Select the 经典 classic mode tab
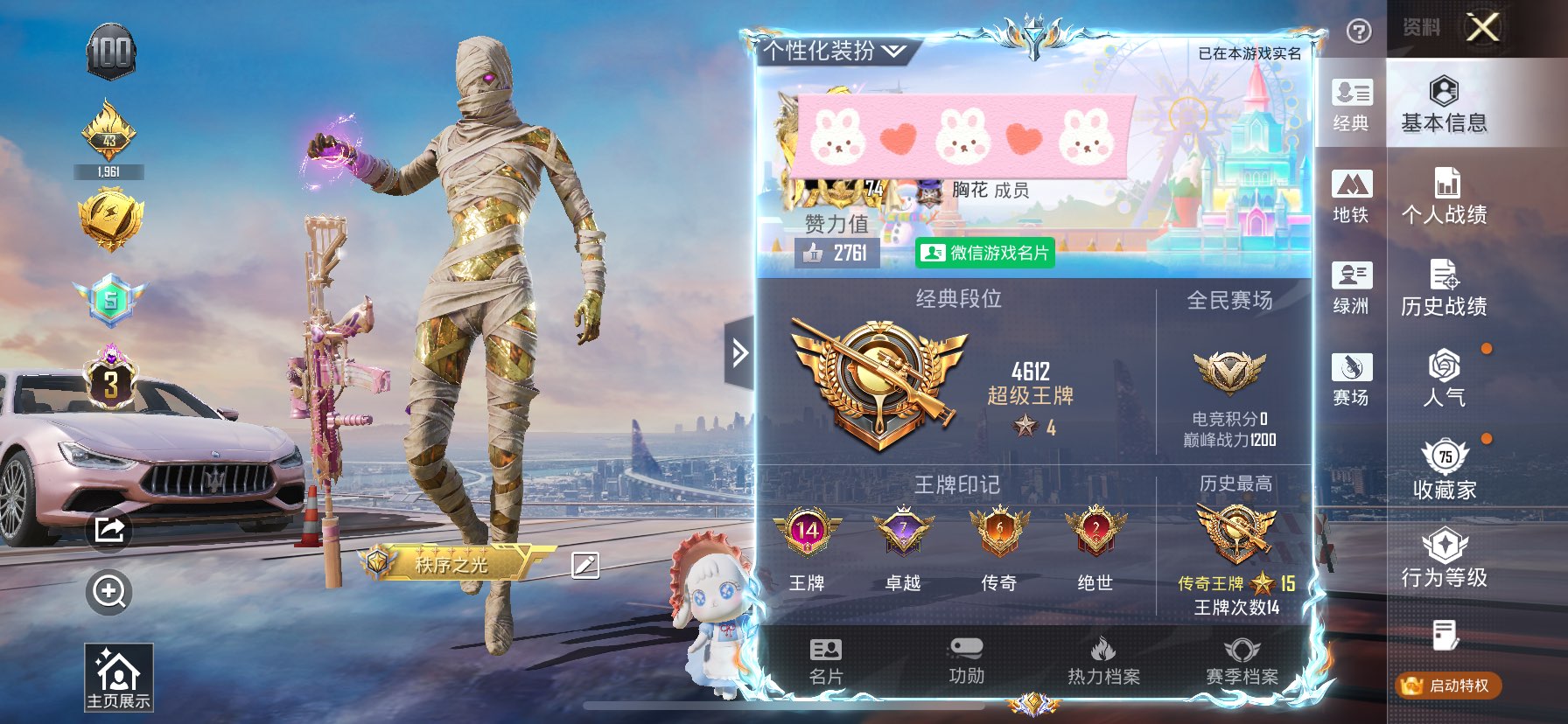This screenshot has width=1568, height=724. click(1351, 104)
